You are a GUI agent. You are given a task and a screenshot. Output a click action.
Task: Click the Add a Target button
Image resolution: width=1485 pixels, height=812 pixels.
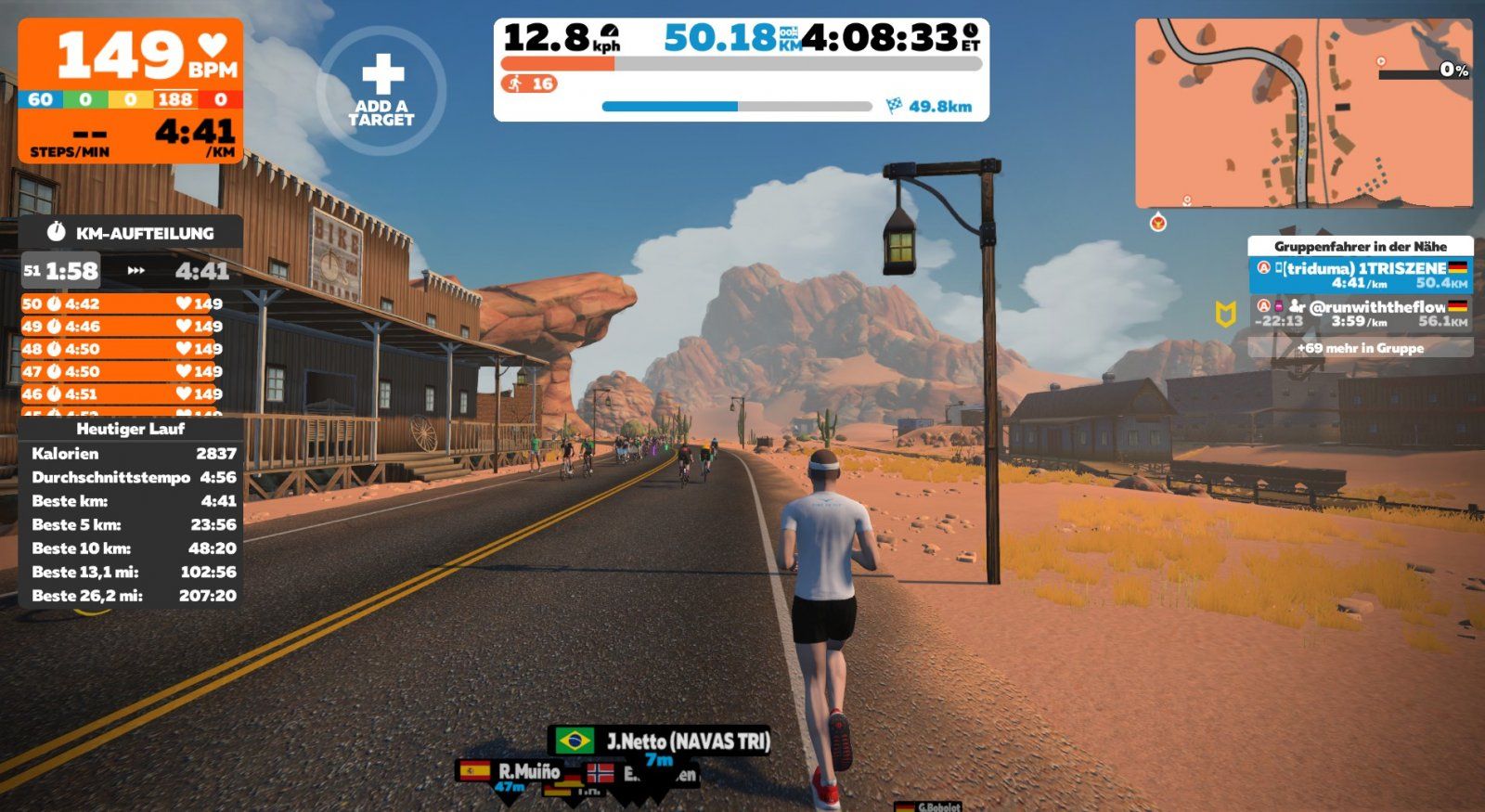click(381, 90)
